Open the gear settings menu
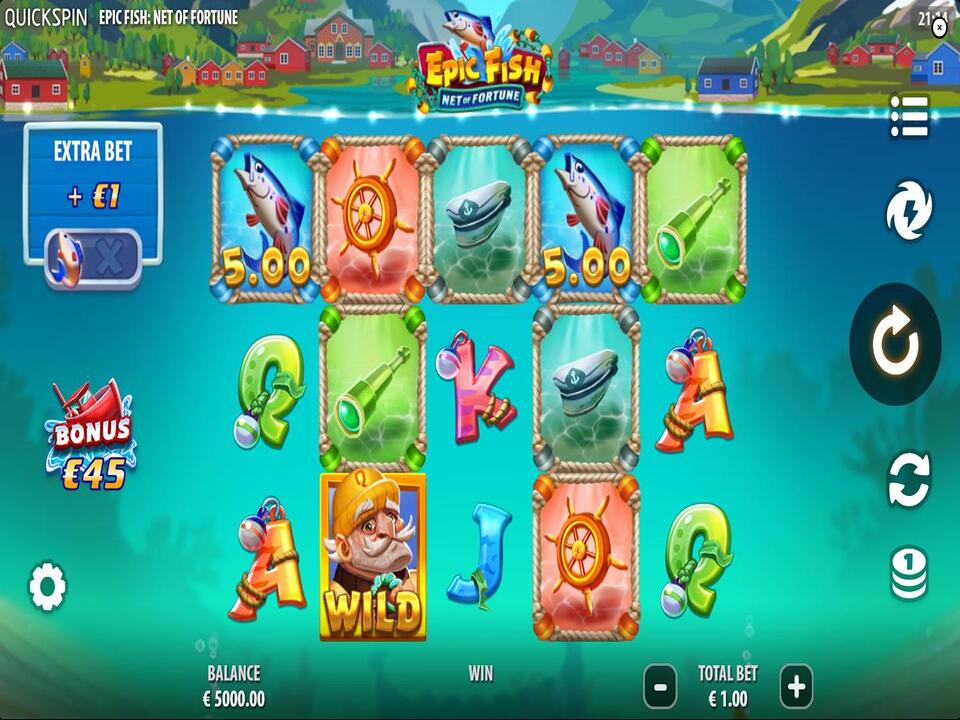 coord(47,586)
